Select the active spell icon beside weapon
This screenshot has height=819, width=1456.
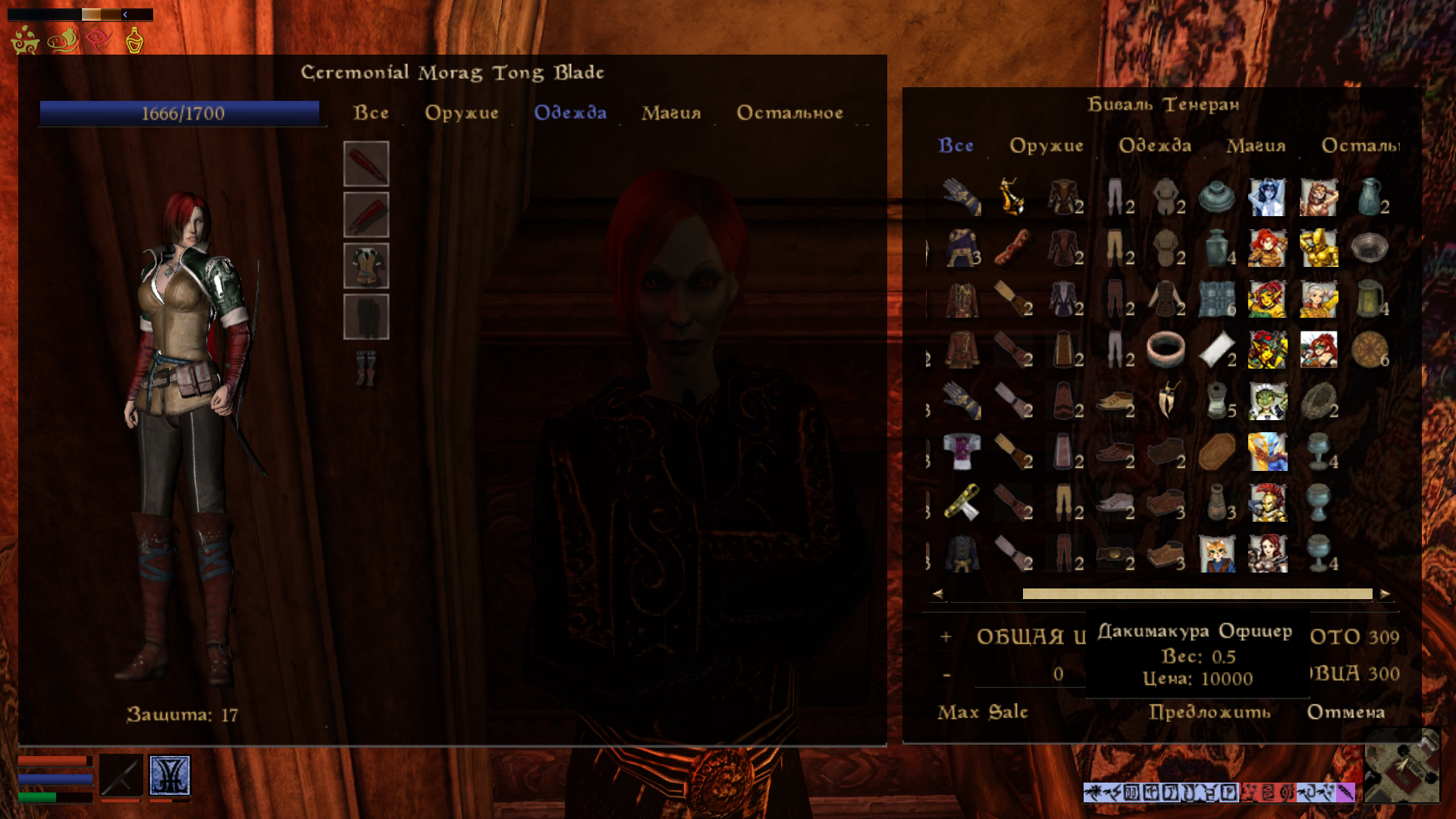pos(170,775)
